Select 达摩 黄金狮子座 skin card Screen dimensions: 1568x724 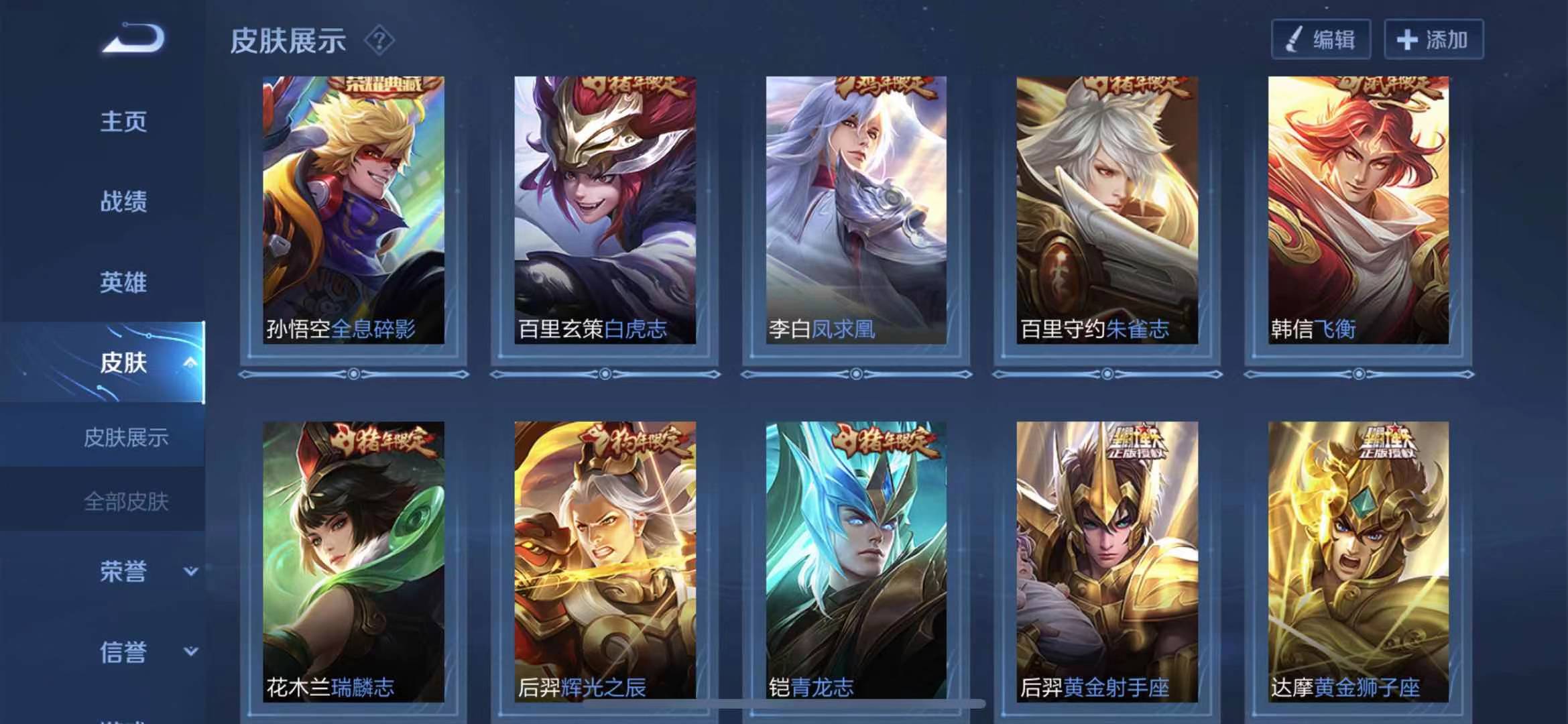click(x=1358, y=562)
